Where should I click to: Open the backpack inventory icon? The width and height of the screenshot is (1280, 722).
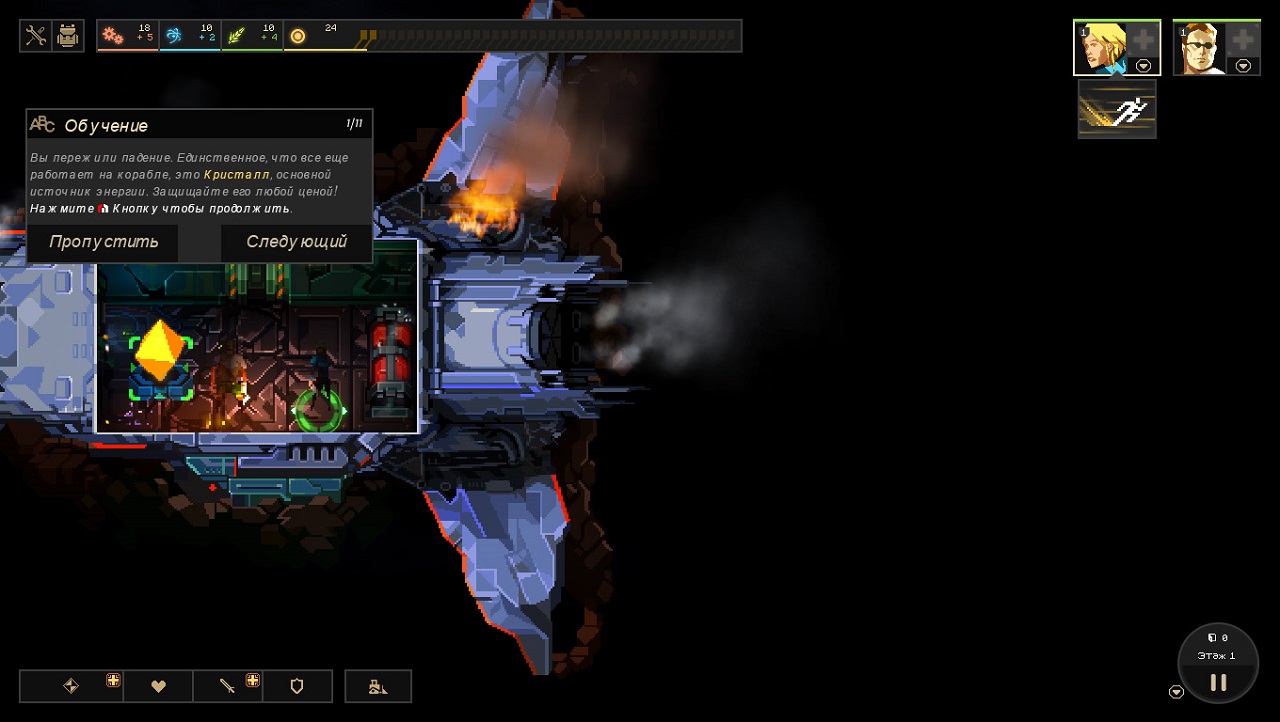tap(68, 36)
